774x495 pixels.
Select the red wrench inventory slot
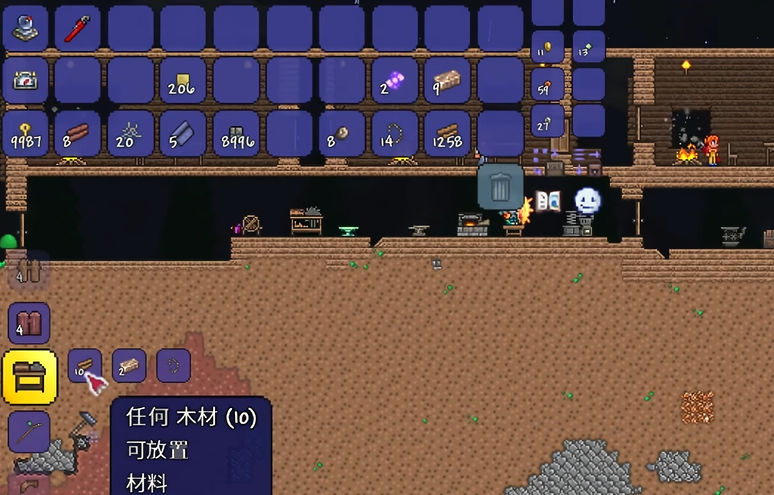[77, 27]
